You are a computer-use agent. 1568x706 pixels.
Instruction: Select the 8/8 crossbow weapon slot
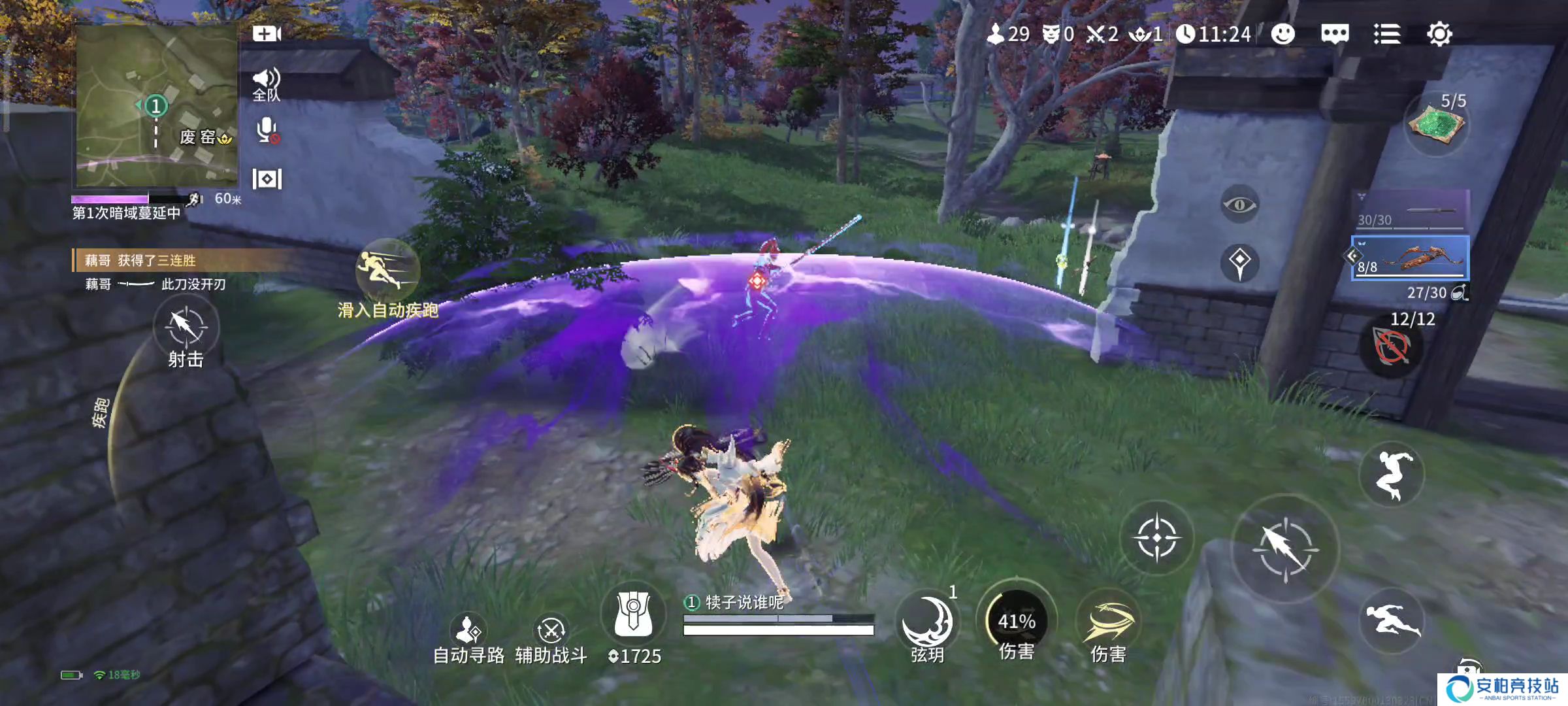tap(1411, 258)
